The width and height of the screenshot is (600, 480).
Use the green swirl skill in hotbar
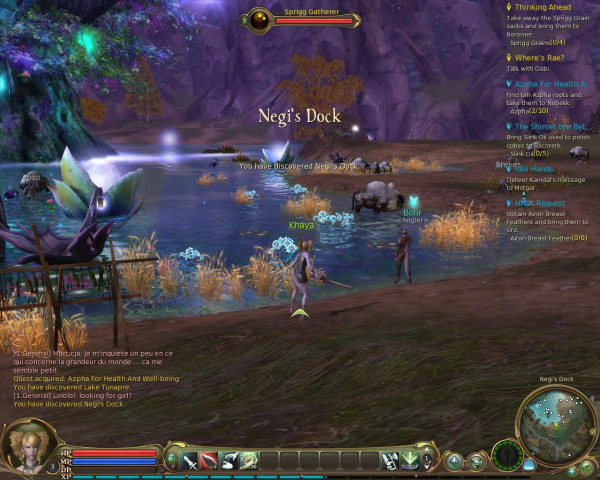pos(248,460)
